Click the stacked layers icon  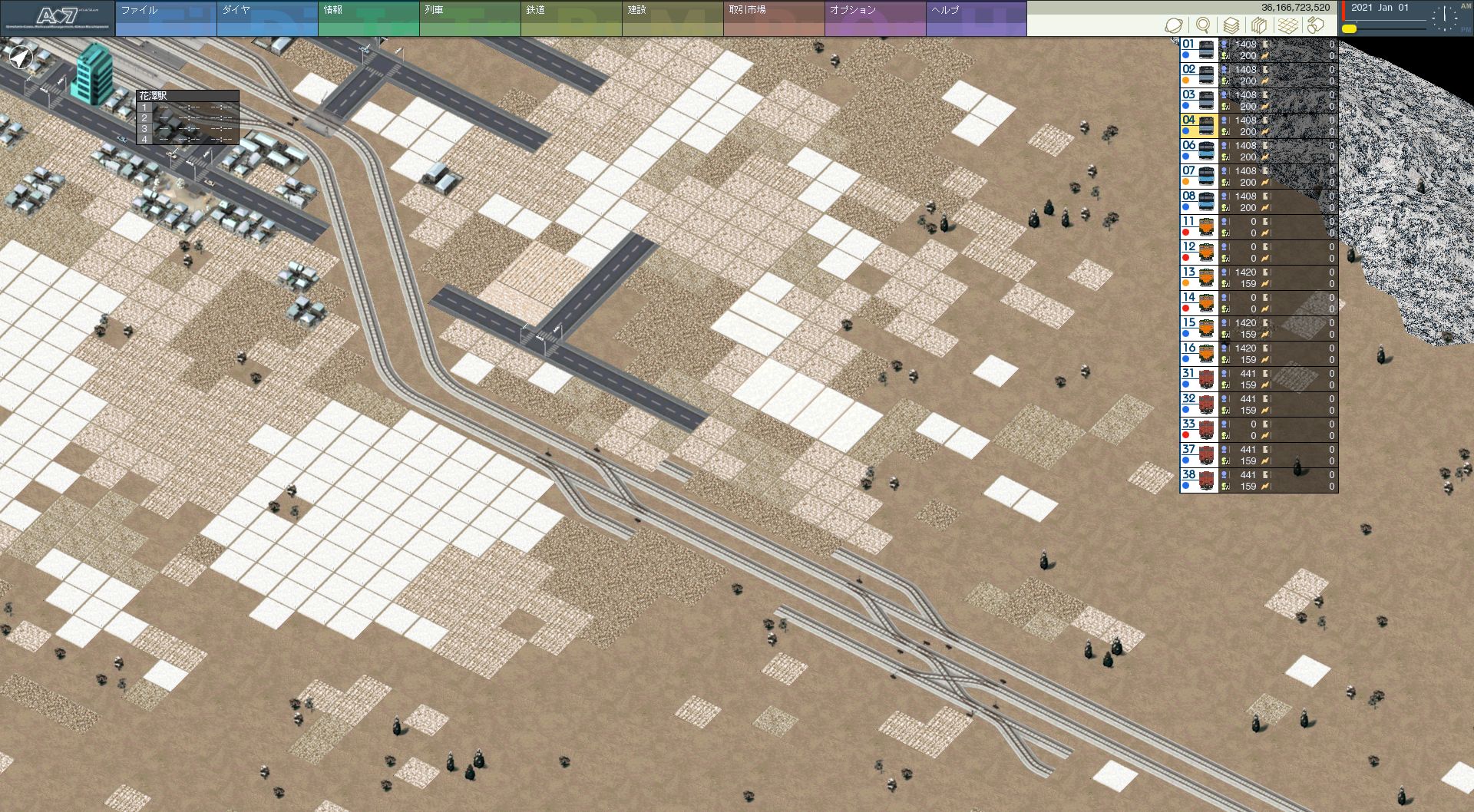pos(1231,25)
